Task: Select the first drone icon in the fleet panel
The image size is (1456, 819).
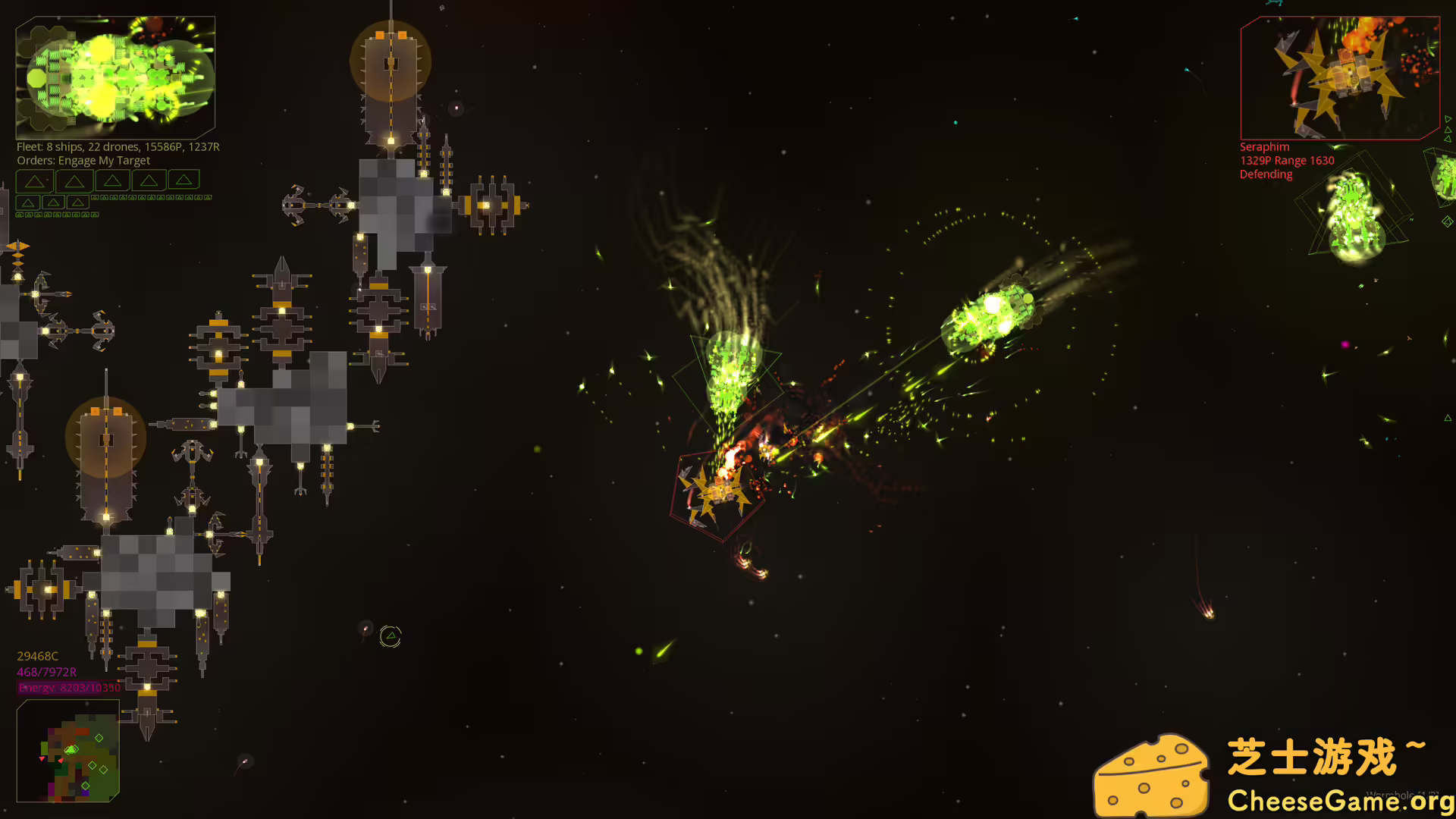Action: [x=95, y=197]
